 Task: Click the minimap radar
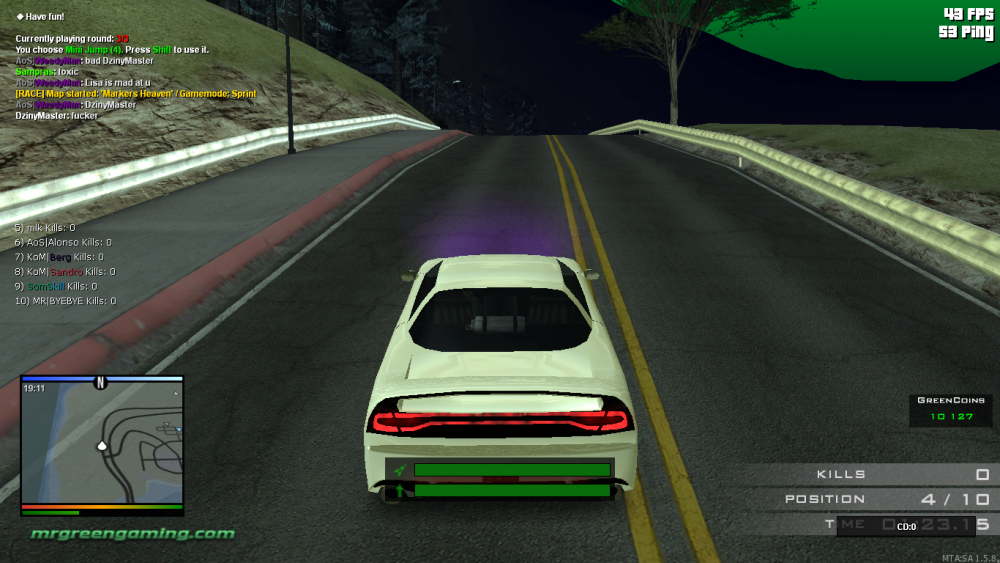102,445
